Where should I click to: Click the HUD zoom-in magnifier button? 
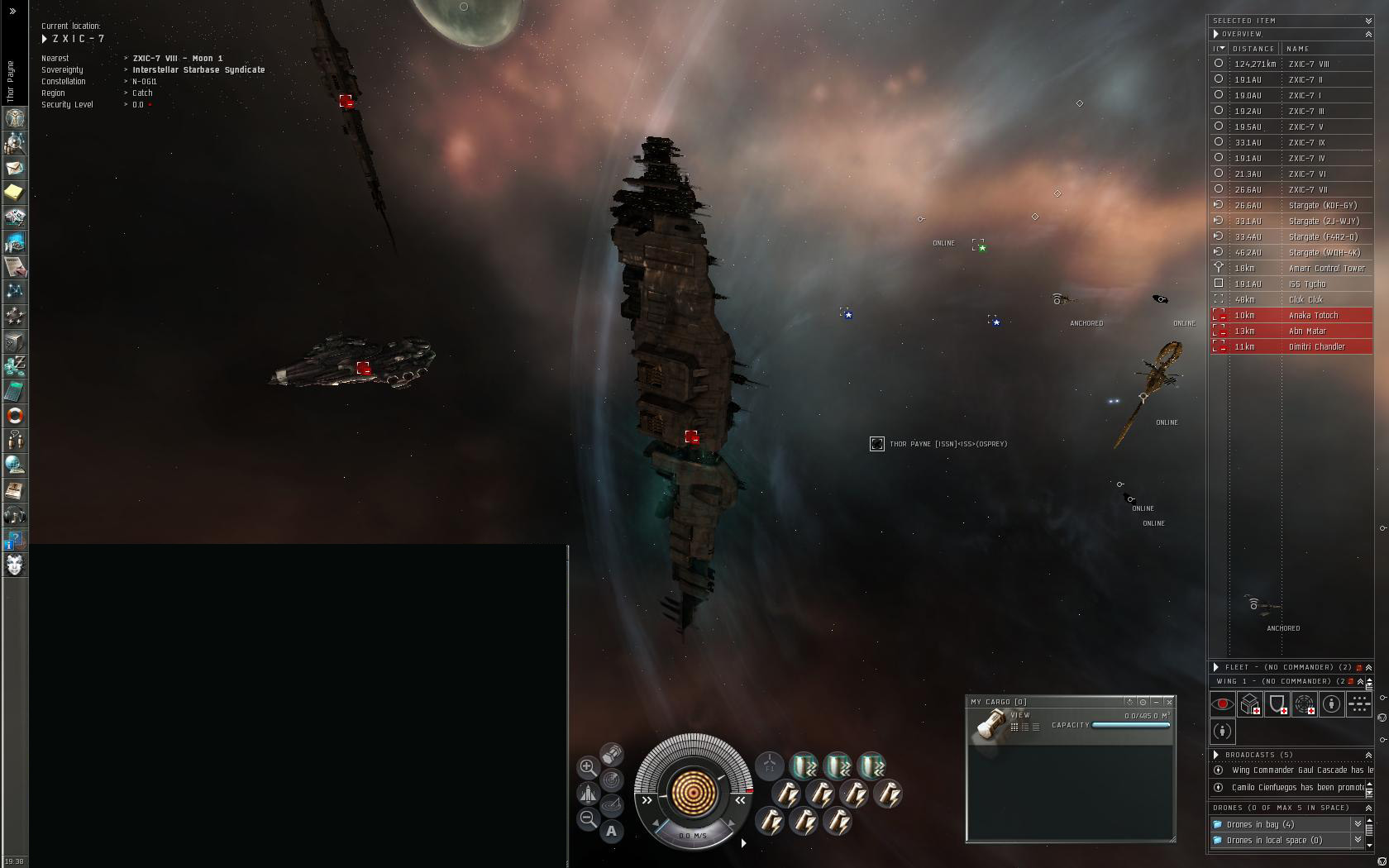[x=588, y=767]
